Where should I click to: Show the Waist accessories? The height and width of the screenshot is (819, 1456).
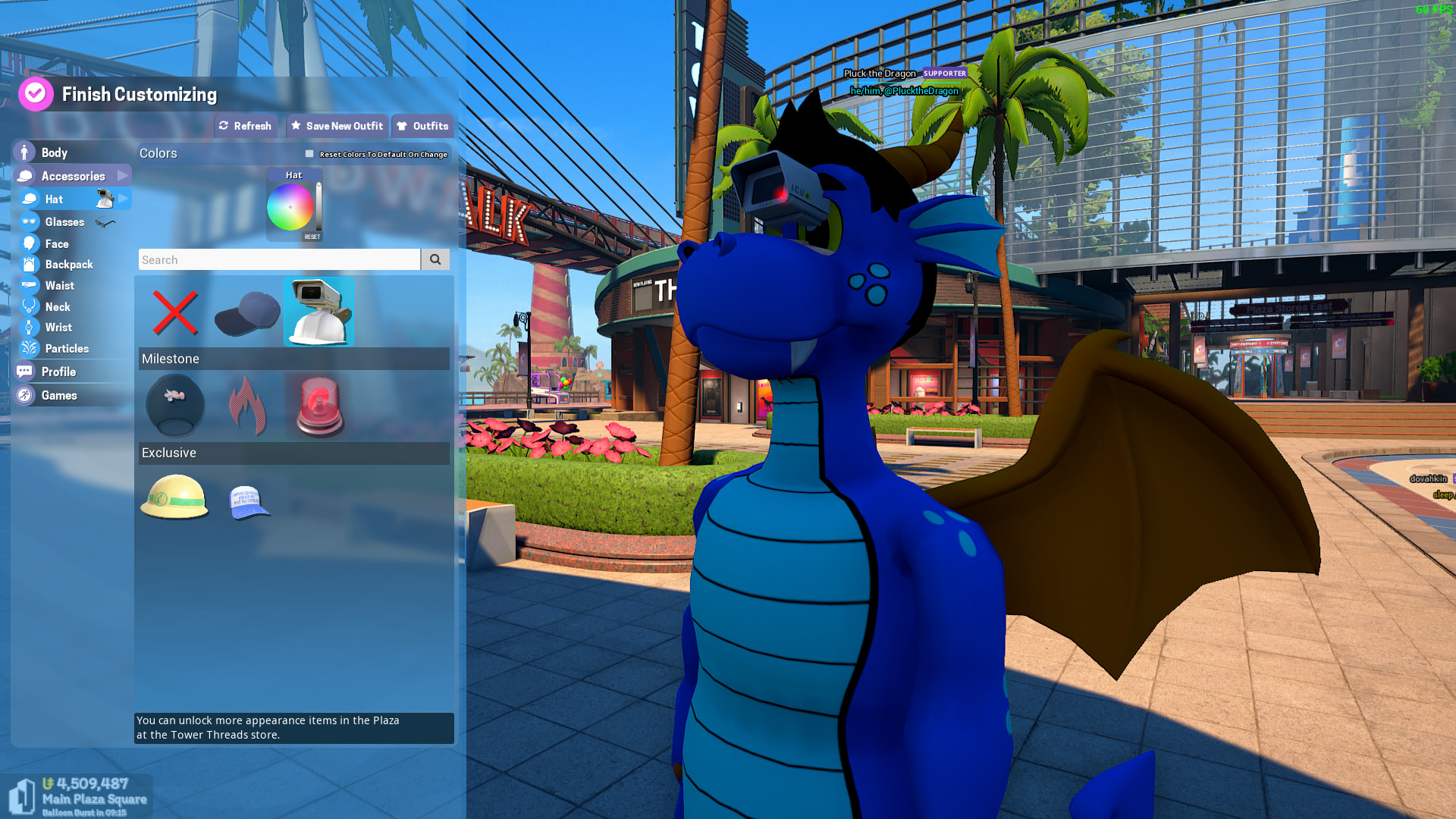tap(59, 286)
